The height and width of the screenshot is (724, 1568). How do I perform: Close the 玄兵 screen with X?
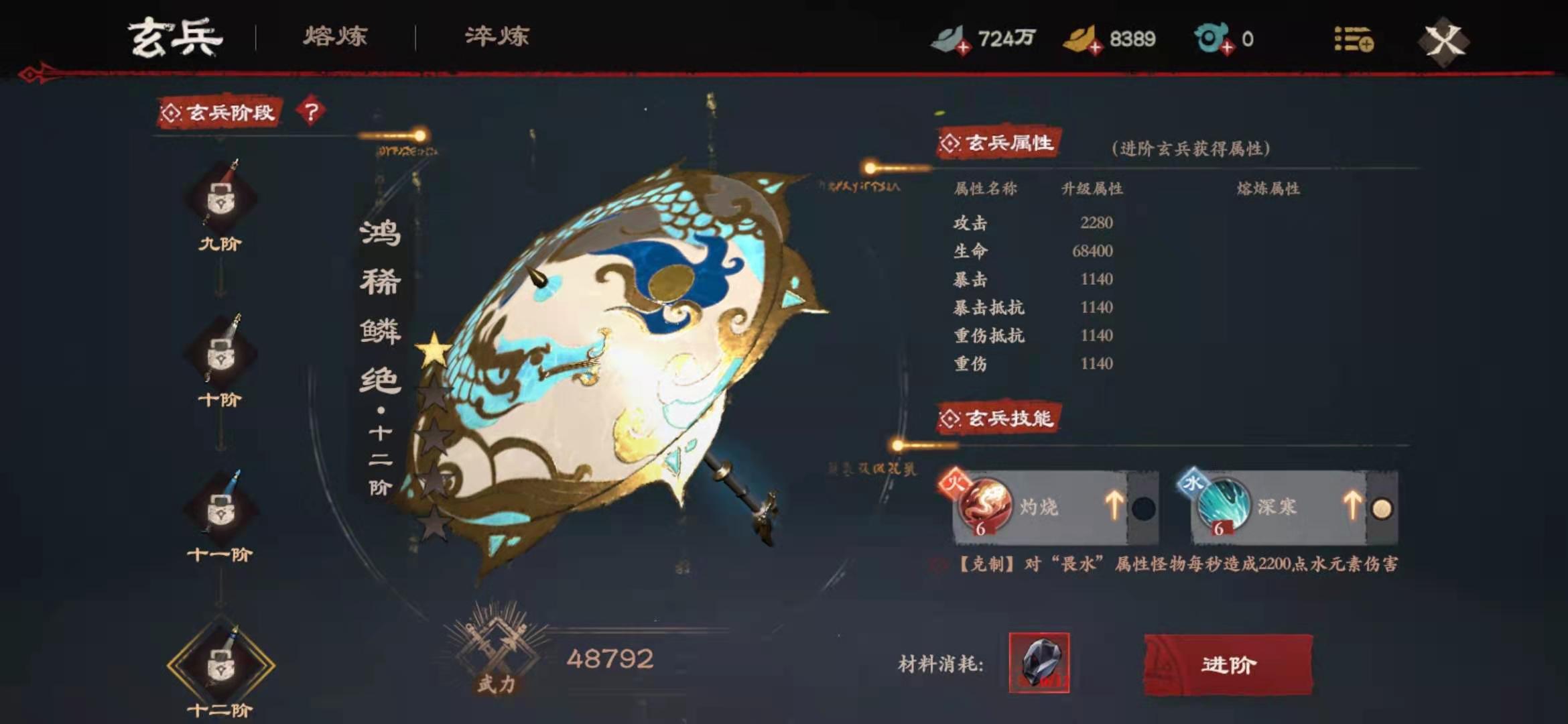click(x=1443, y=41)
